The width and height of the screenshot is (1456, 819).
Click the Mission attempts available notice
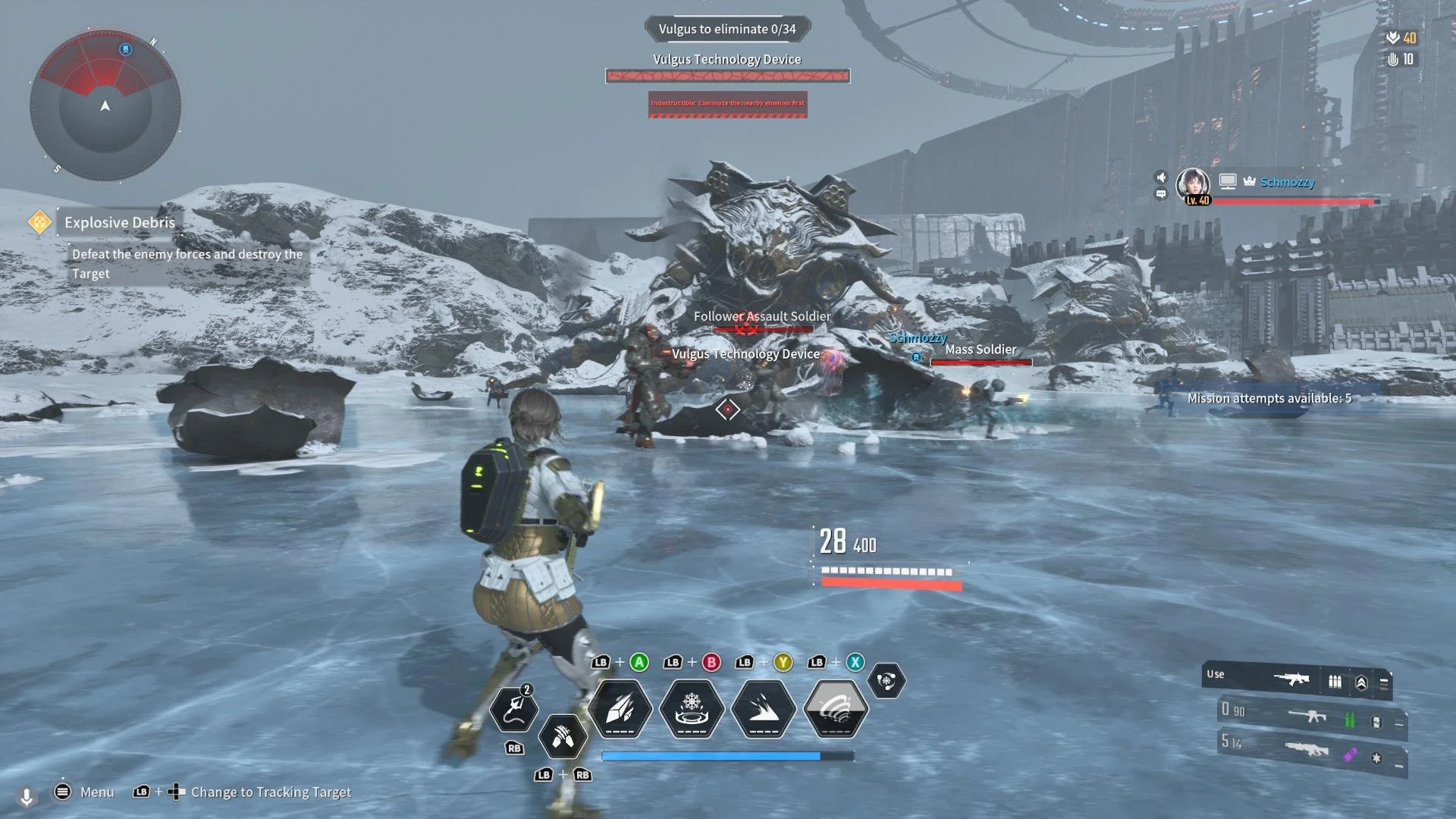1269,398
